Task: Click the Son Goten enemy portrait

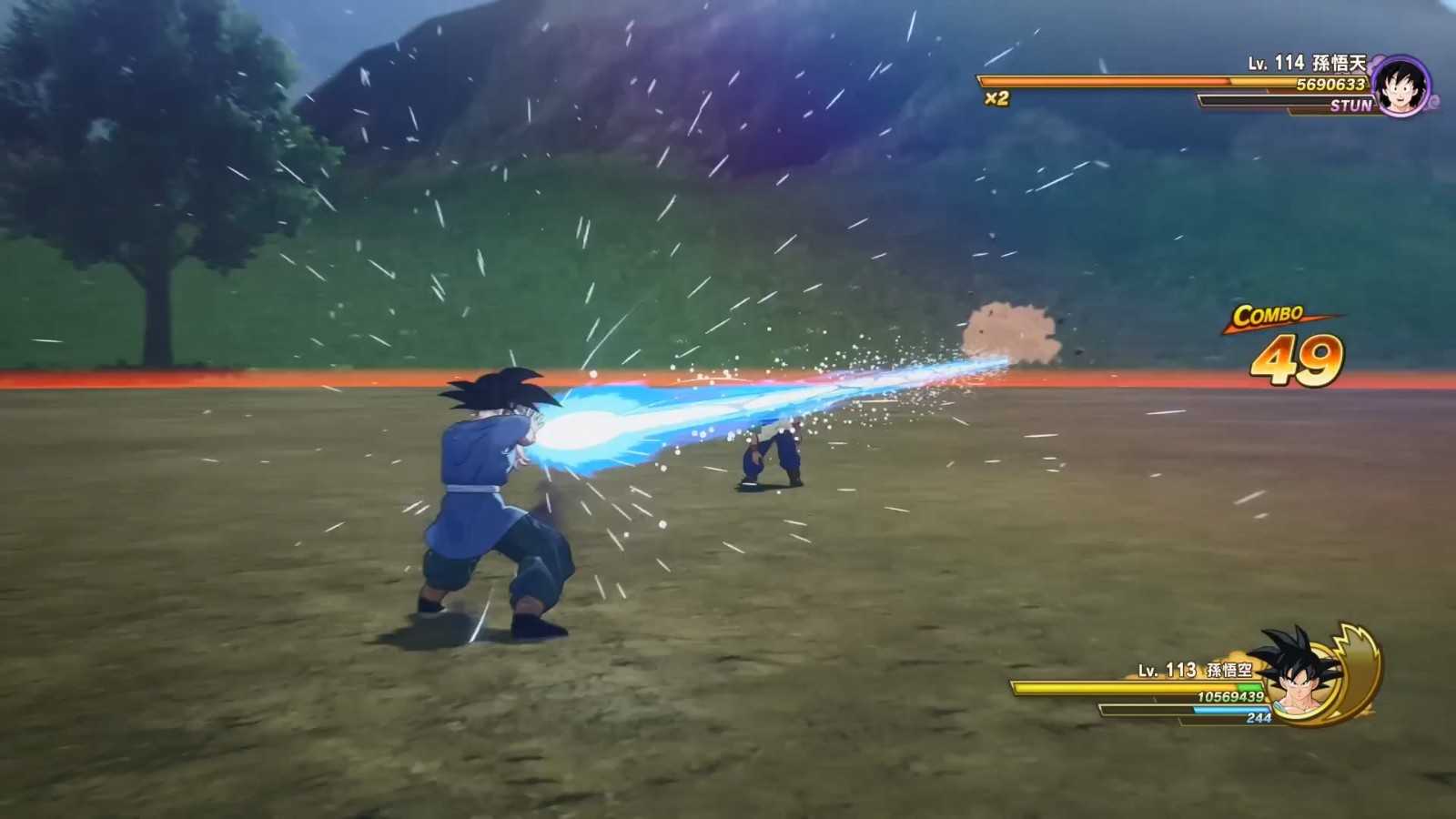Action: click(1400, 86)
